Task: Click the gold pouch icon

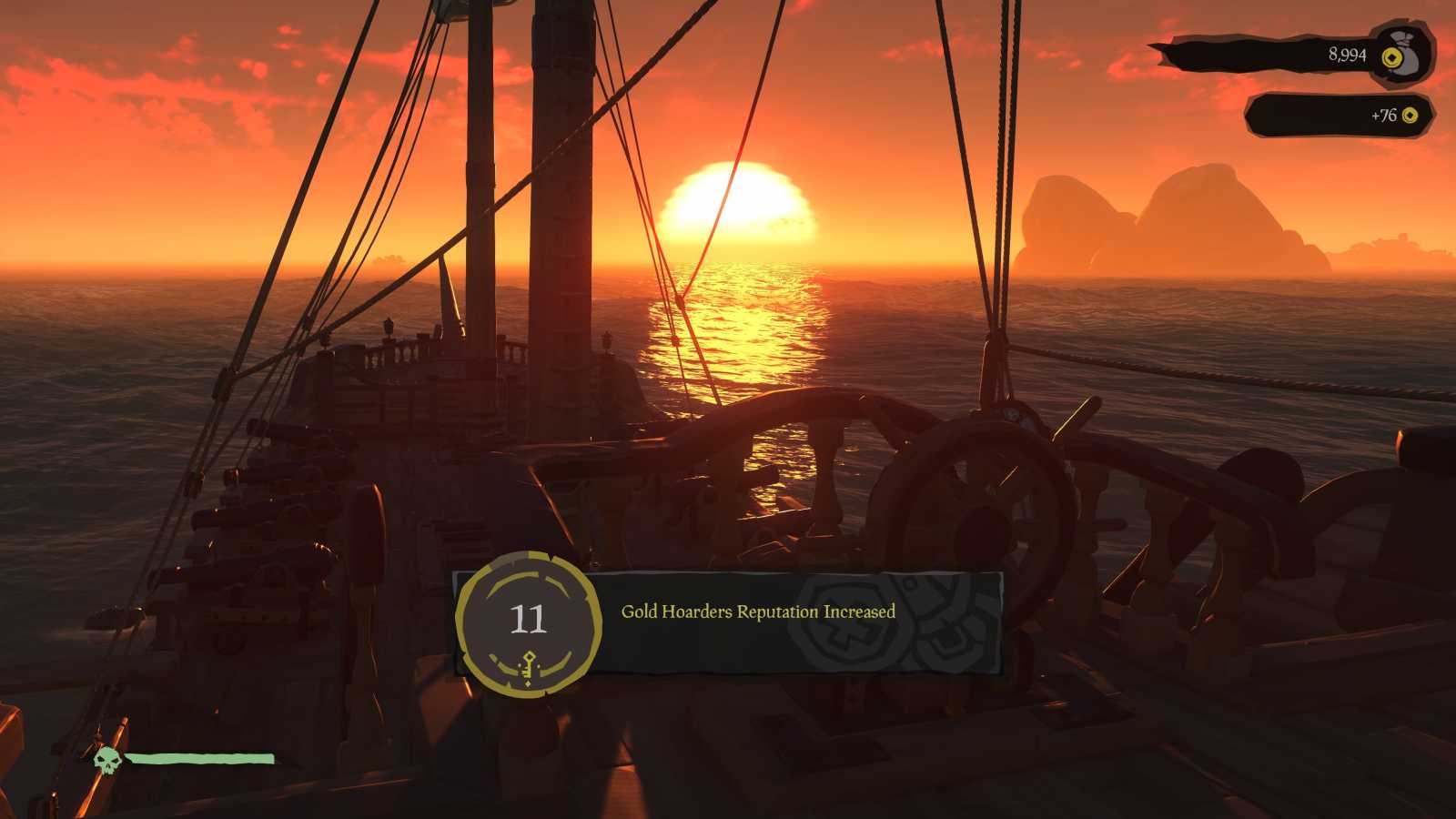Action: [x=1401, y=54]
